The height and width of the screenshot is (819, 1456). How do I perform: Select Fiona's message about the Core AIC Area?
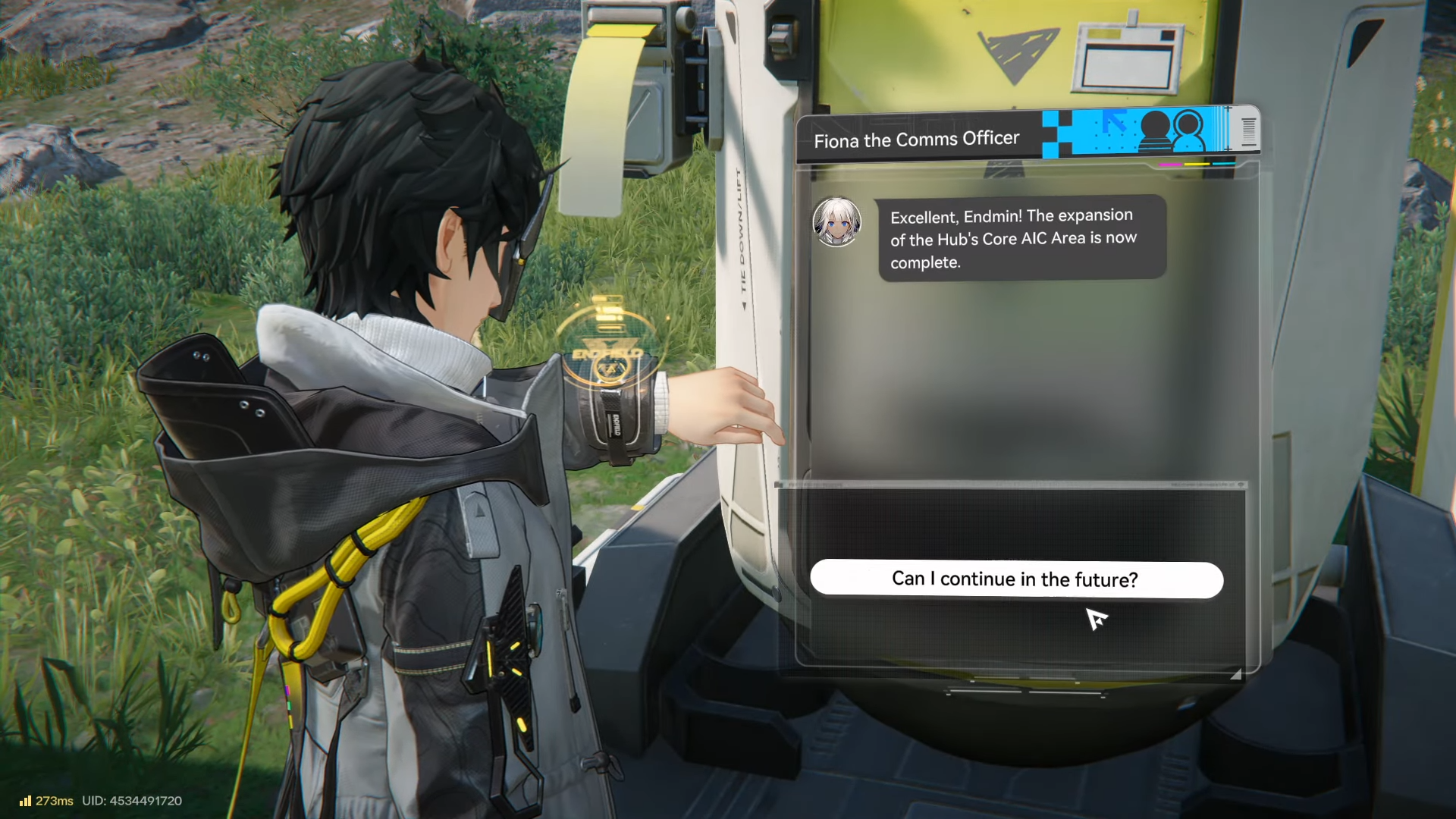pyautogui.click(x=1021, y=238)
